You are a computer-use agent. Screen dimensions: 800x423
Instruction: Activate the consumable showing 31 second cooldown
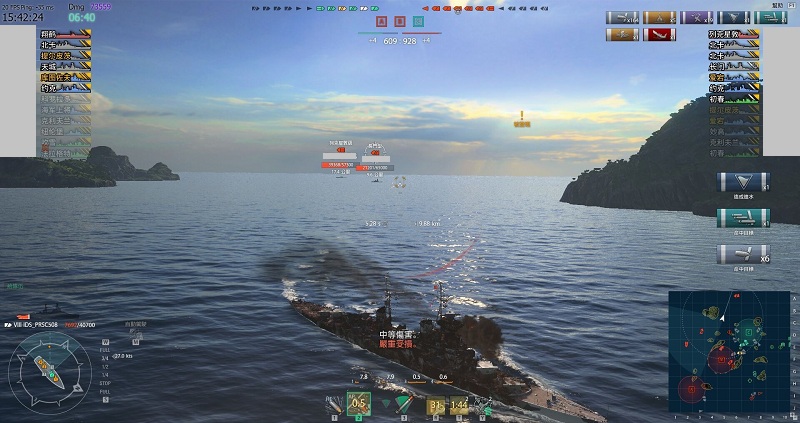[x=435, y=404]
